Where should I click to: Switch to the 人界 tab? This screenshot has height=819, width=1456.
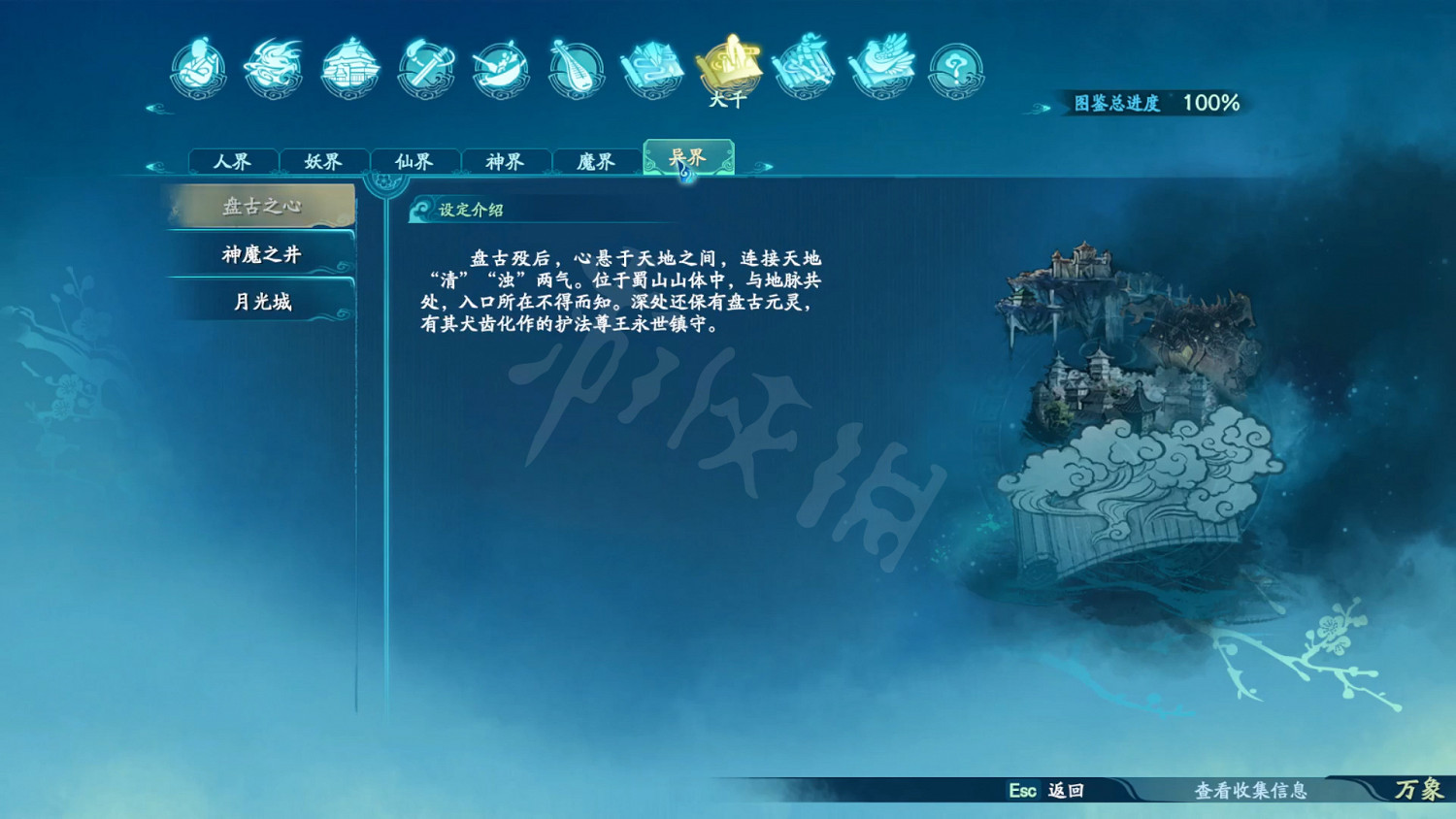(234, 161)
